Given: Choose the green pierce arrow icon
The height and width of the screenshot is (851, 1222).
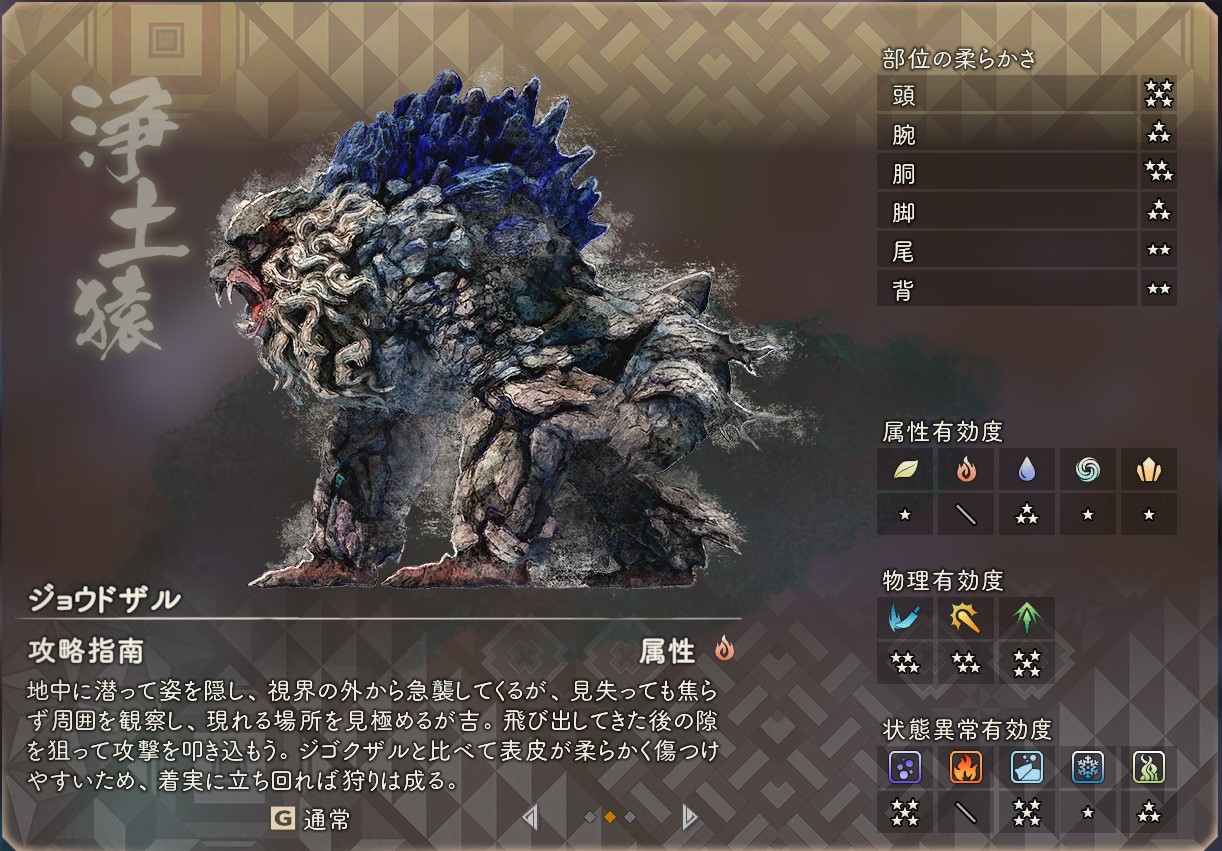Looking at the screenshot, I should click(1027, 618).
